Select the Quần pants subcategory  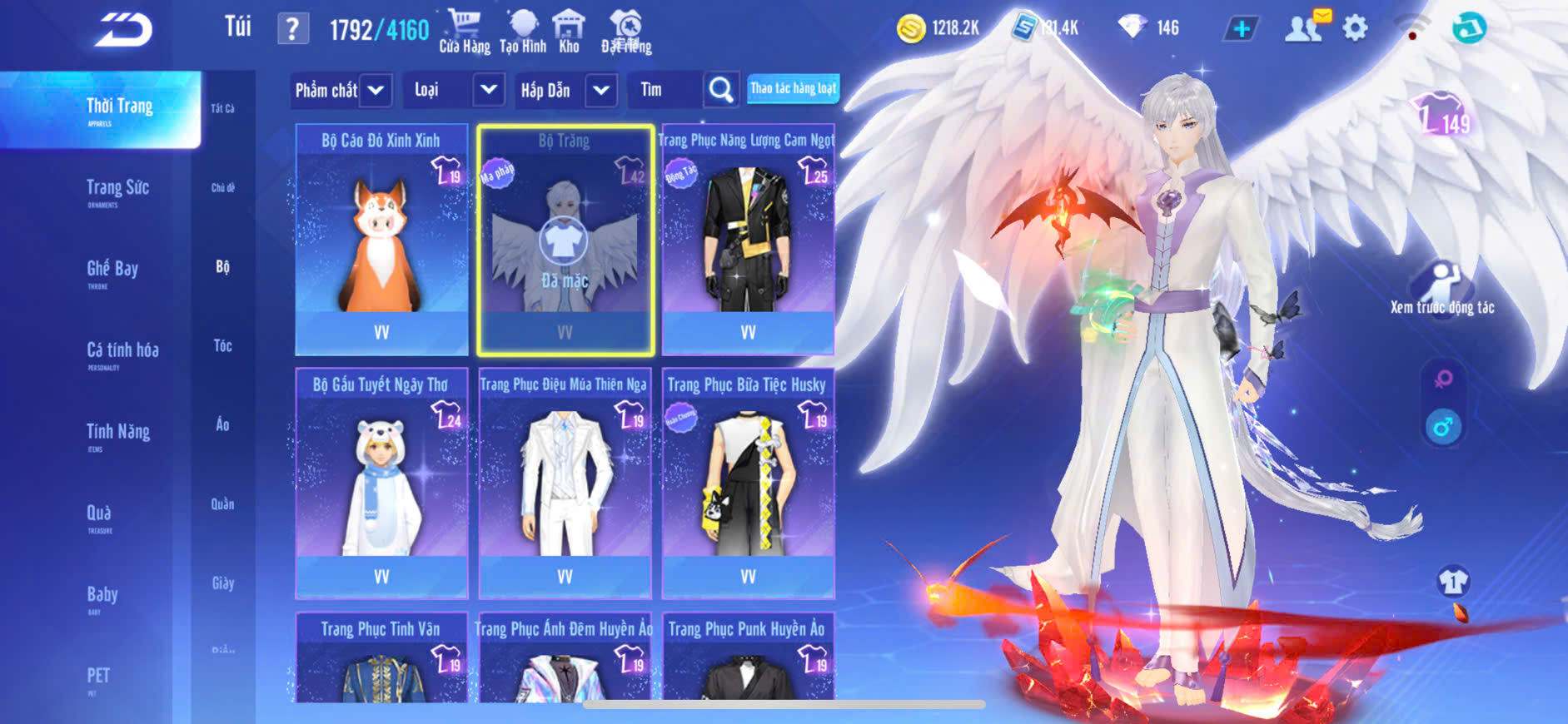click(x=222, y=504)
